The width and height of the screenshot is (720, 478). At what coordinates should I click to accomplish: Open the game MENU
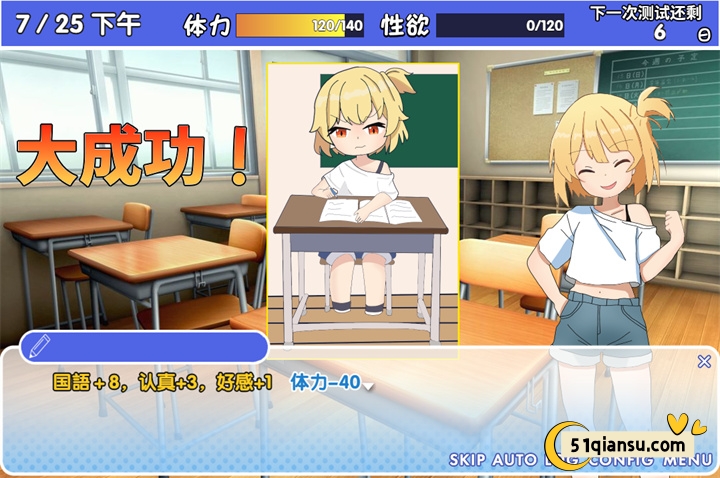point(686,461)
